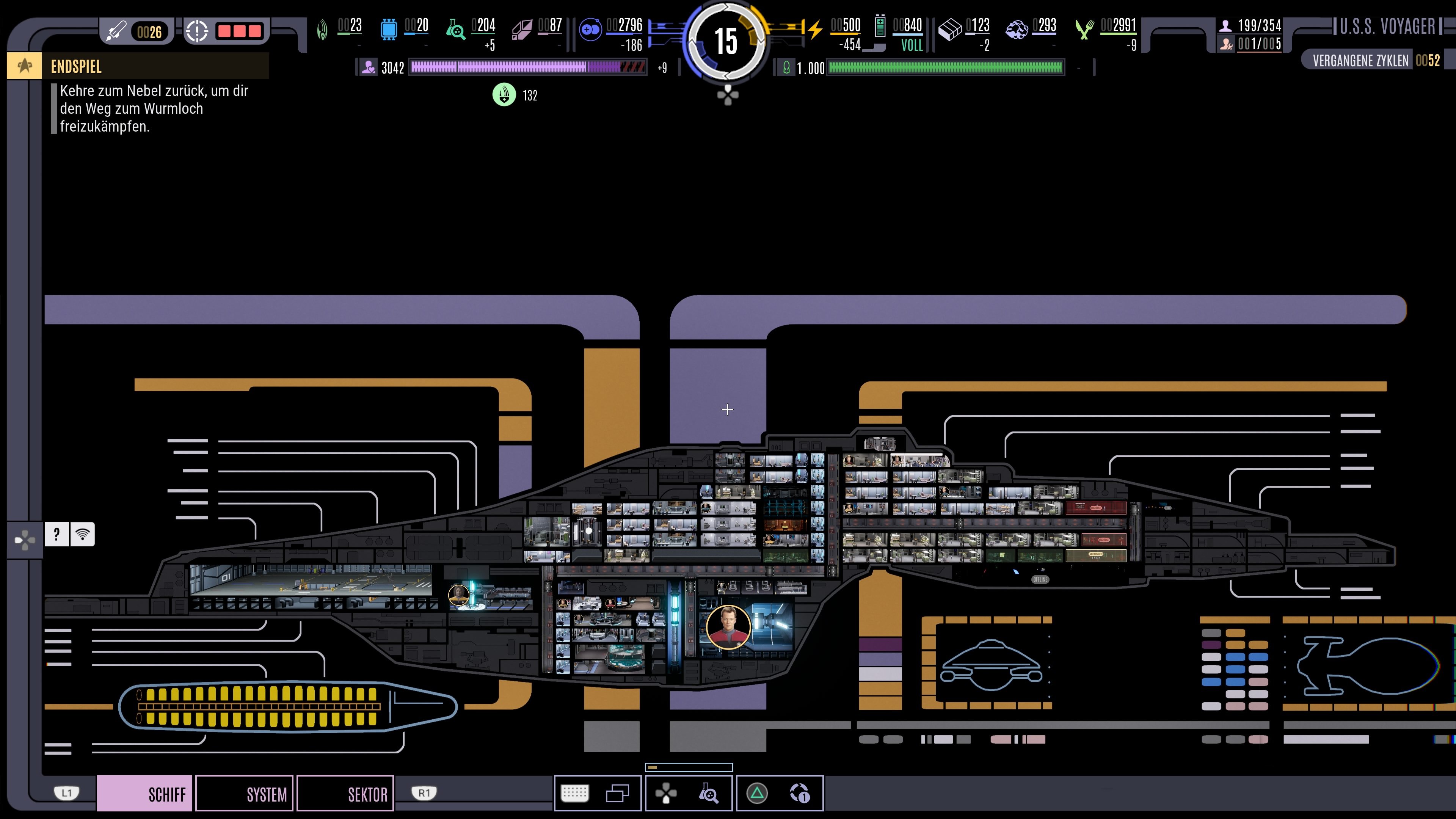Open the cycle counter with circular arrows icon
The height and width of the screenshot is (819, 1456).
(802, 793)
